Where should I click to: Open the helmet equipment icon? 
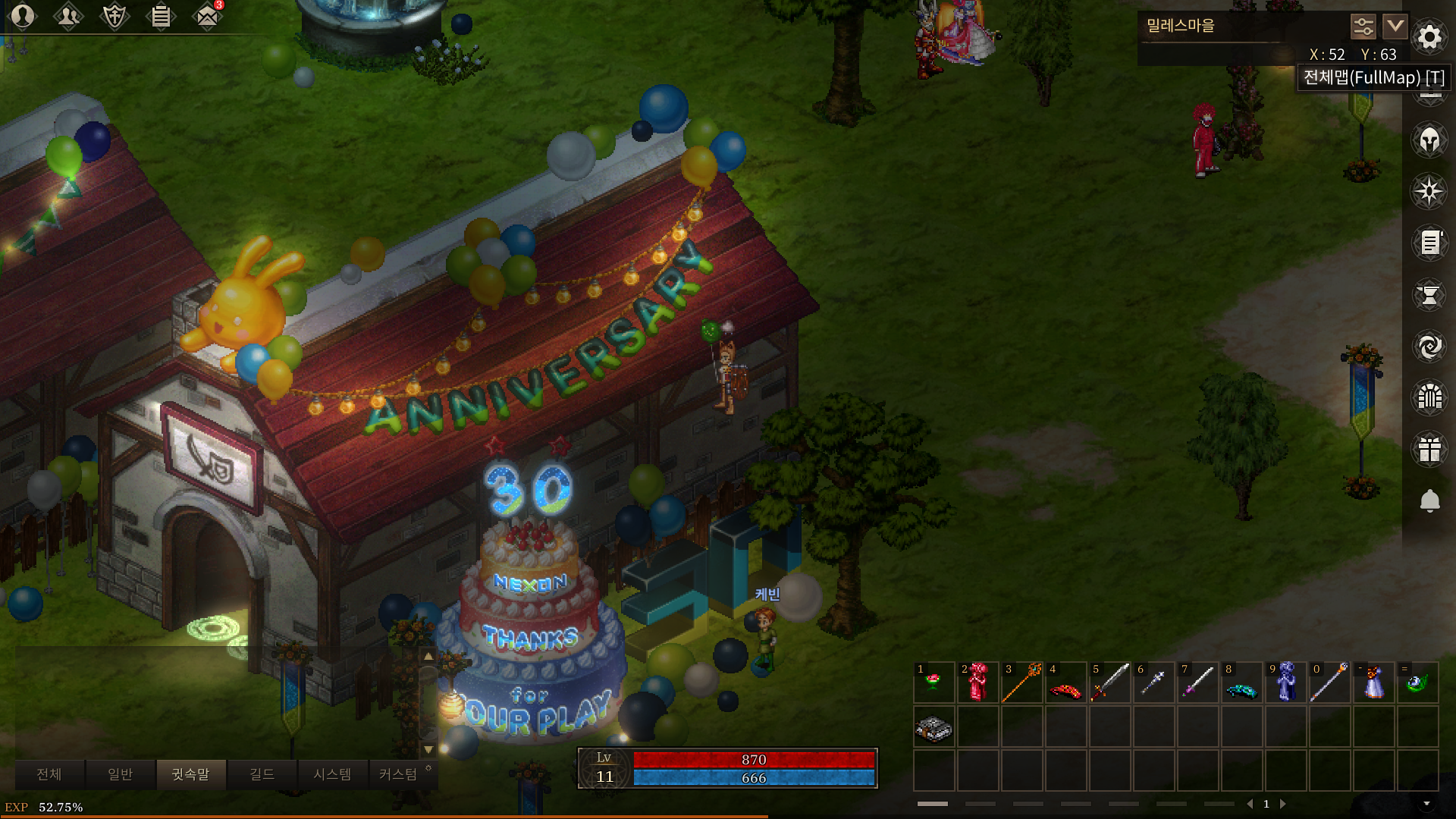(1429, 140)
